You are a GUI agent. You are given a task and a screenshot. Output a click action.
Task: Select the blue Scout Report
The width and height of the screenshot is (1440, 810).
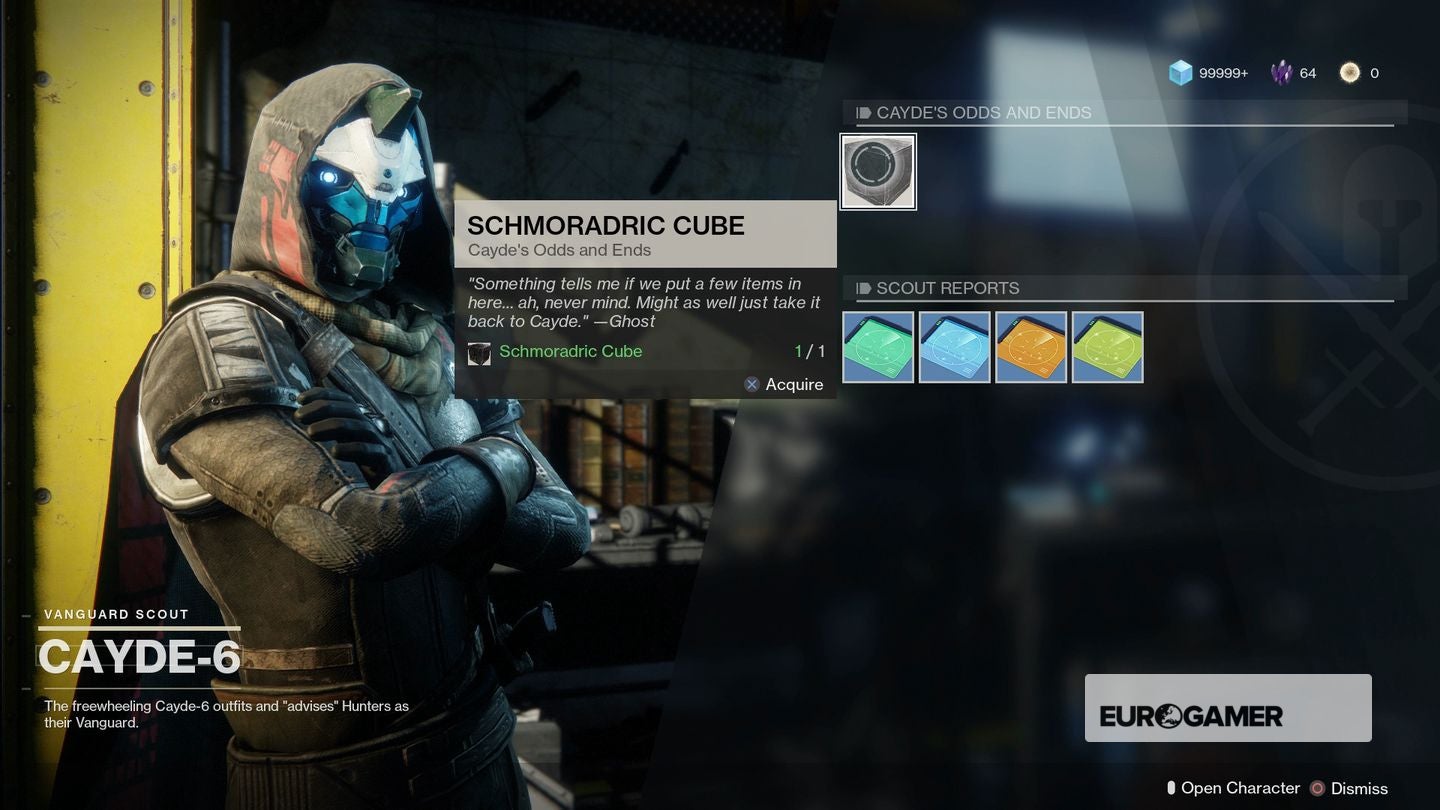(954, 347)
